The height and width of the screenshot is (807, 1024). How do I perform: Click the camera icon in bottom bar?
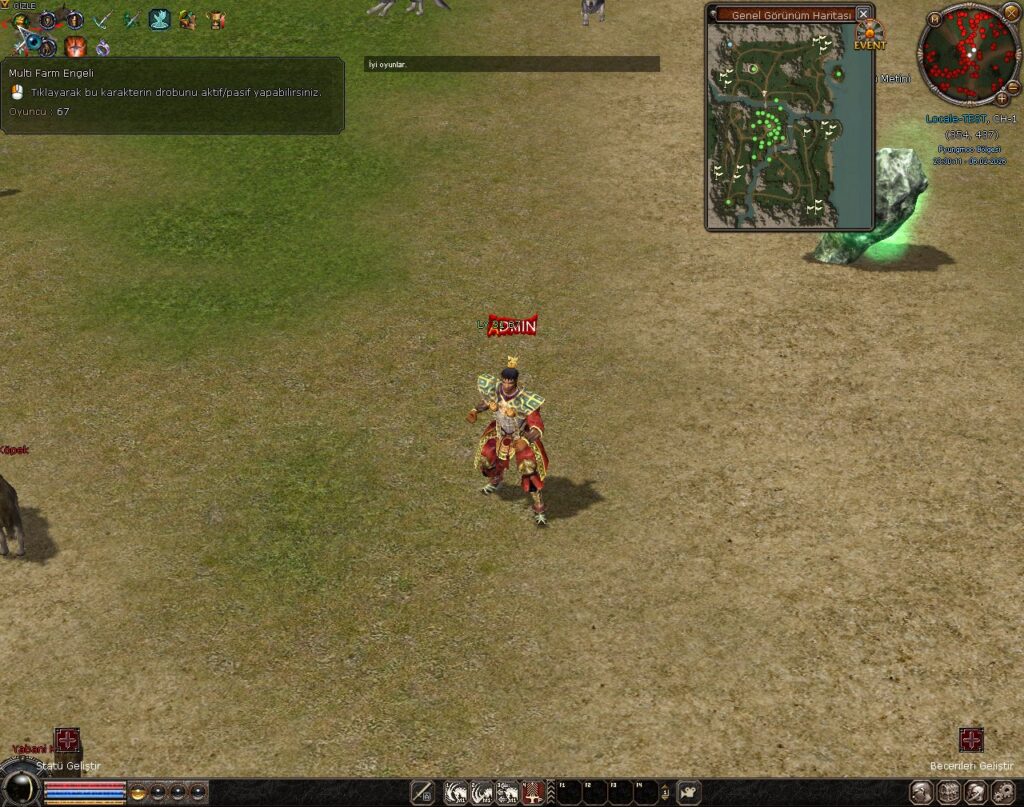[x=689, y=793]
